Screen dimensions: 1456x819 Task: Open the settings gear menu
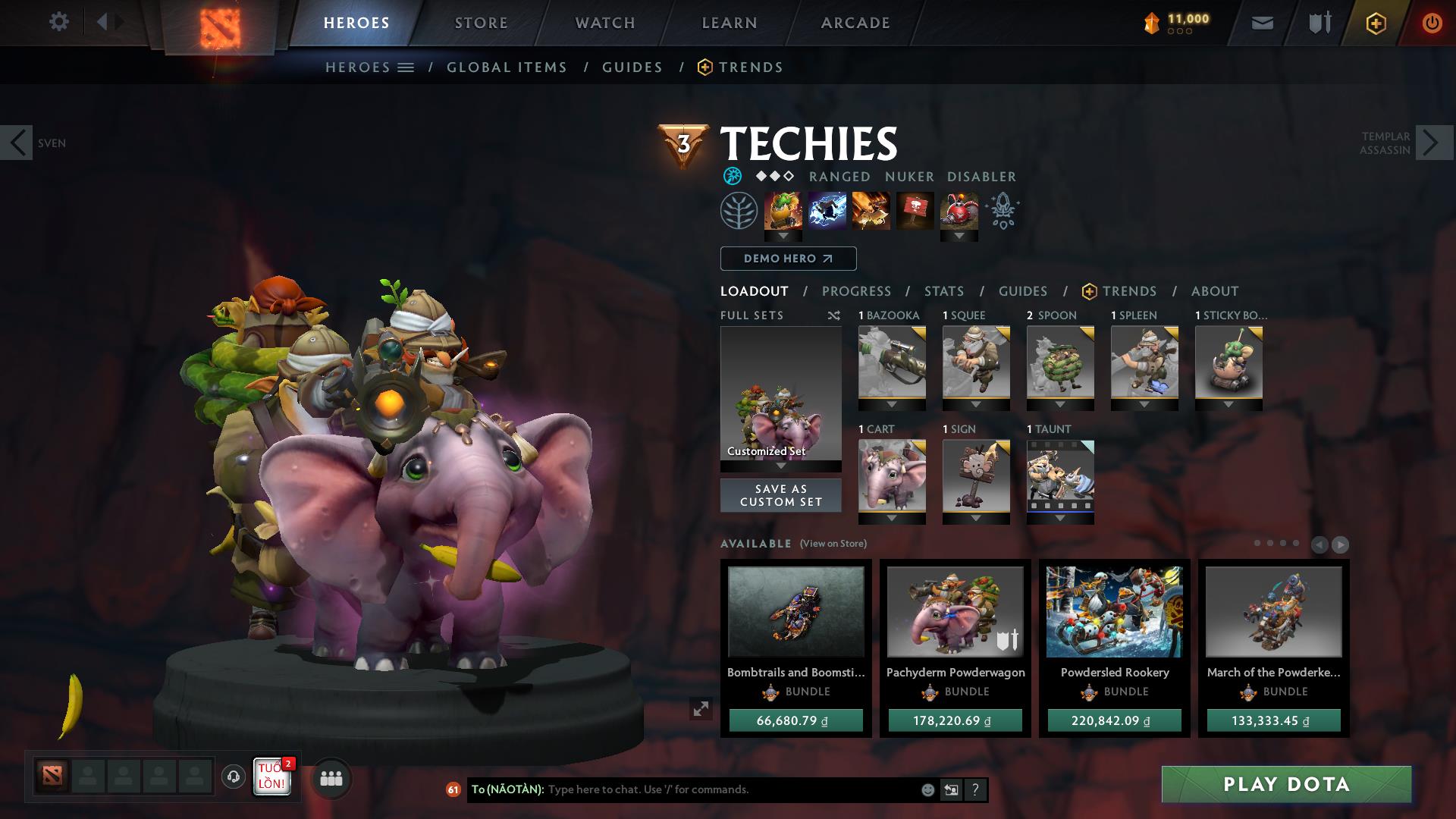59,22
